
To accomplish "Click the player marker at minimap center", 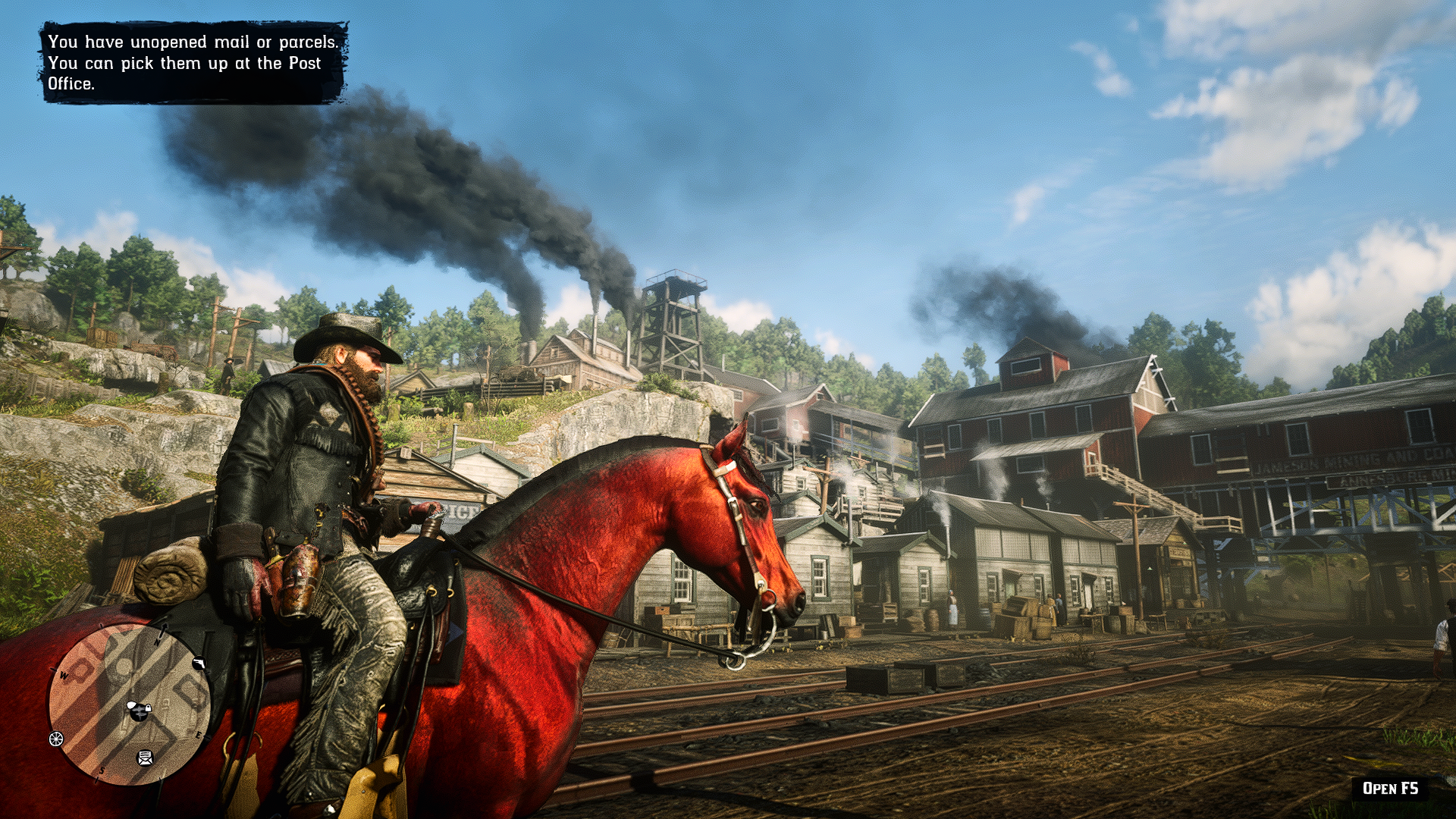I will (x=138, y=710).
